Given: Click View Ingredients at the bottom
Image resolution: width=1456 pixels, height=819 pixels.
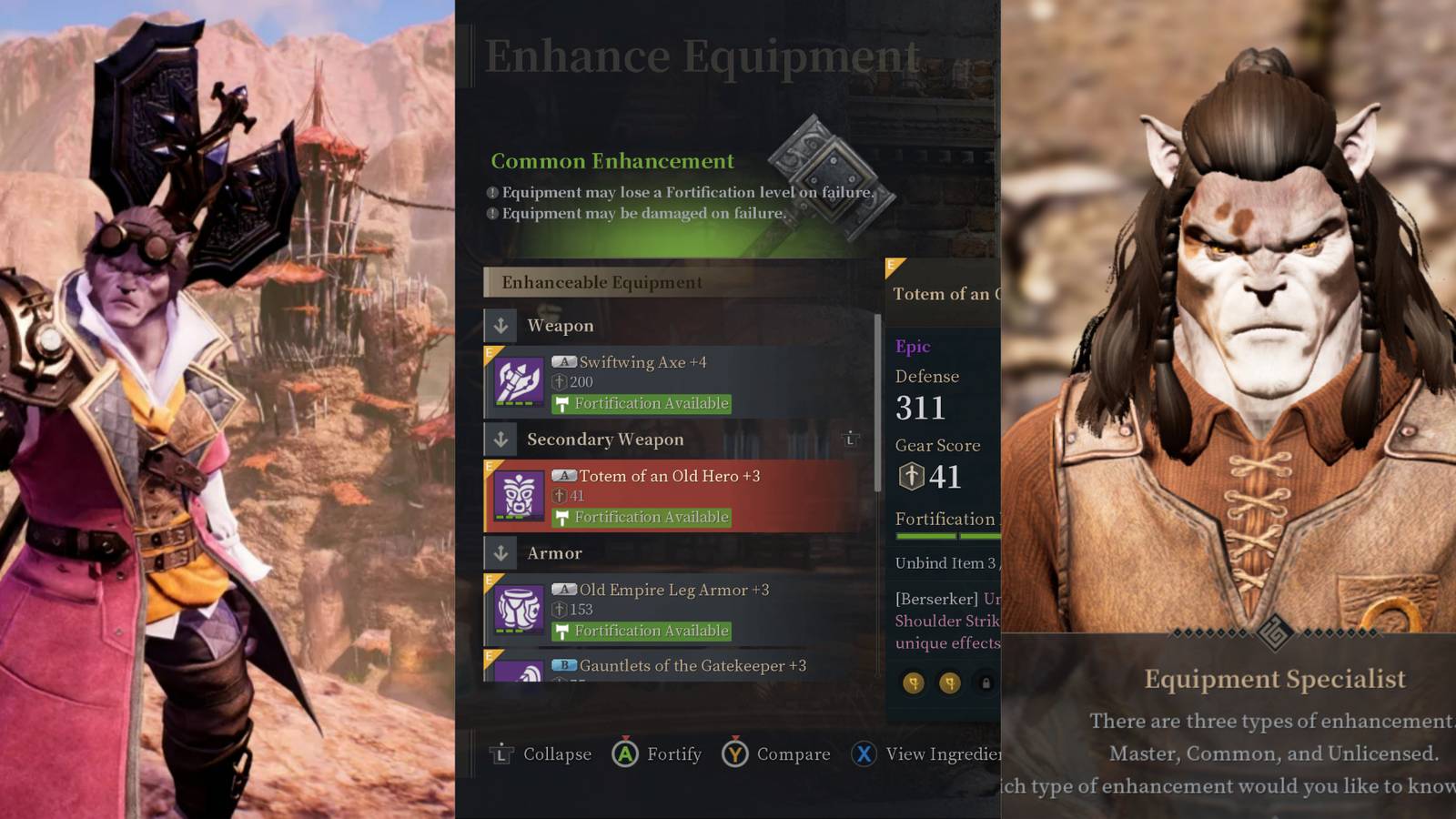Looking at the screenshot, I should point(937,753).
